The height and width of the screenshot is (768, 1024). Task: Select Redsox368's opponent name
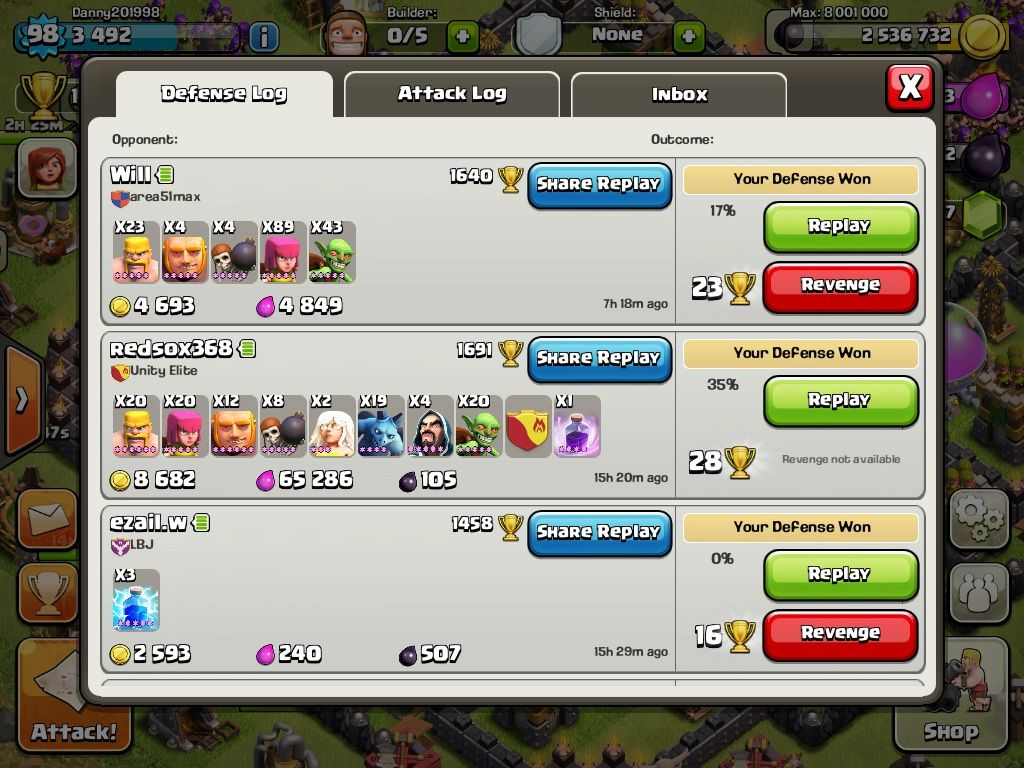coord(171,349)
